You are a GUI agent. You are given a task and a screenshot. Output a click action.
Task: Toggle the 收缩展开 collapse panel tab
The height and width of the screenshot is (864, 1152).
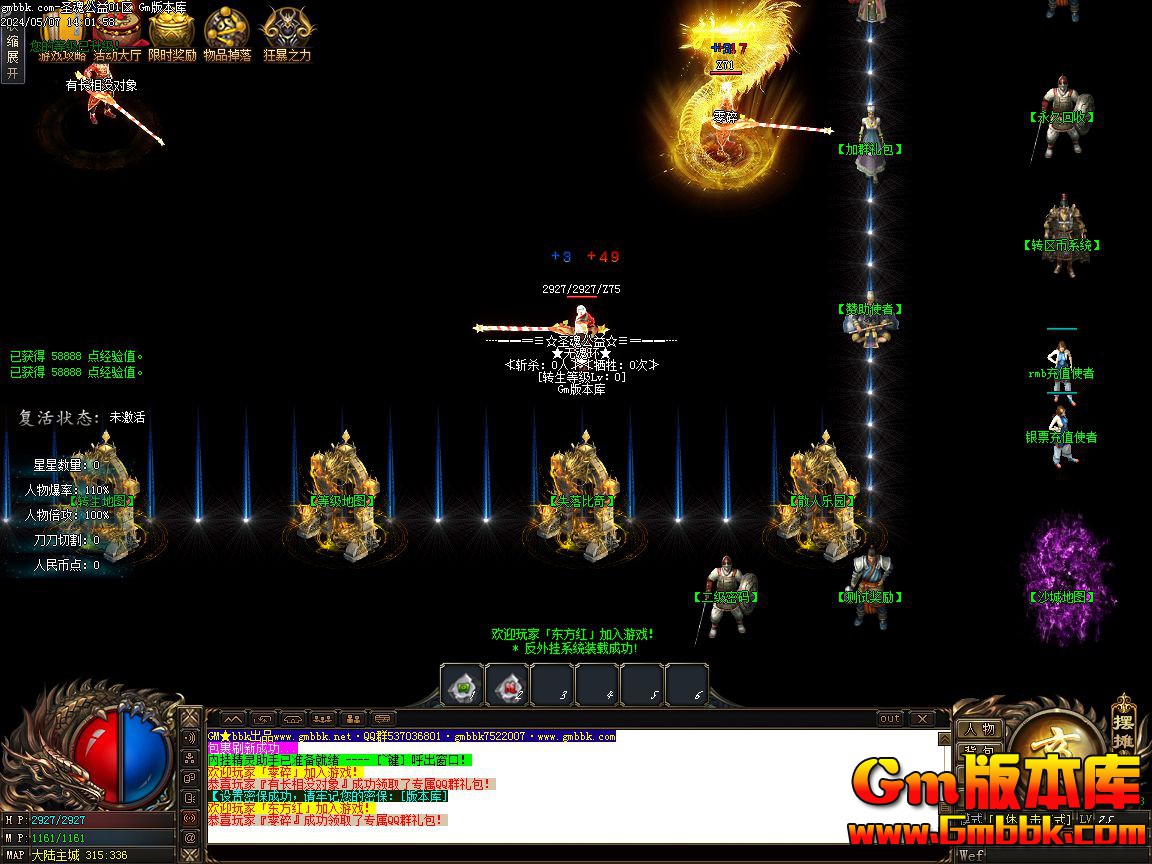[x=12, y=57]
